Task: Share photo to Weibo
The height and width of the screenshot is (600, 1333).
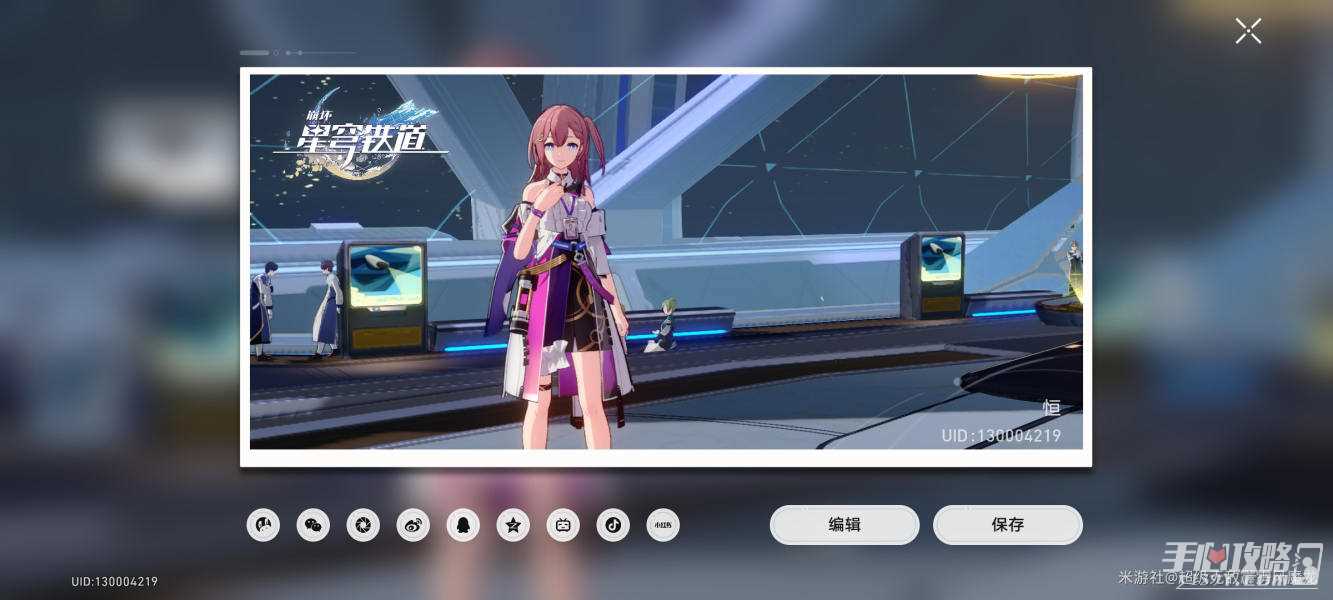Action: 413,525
